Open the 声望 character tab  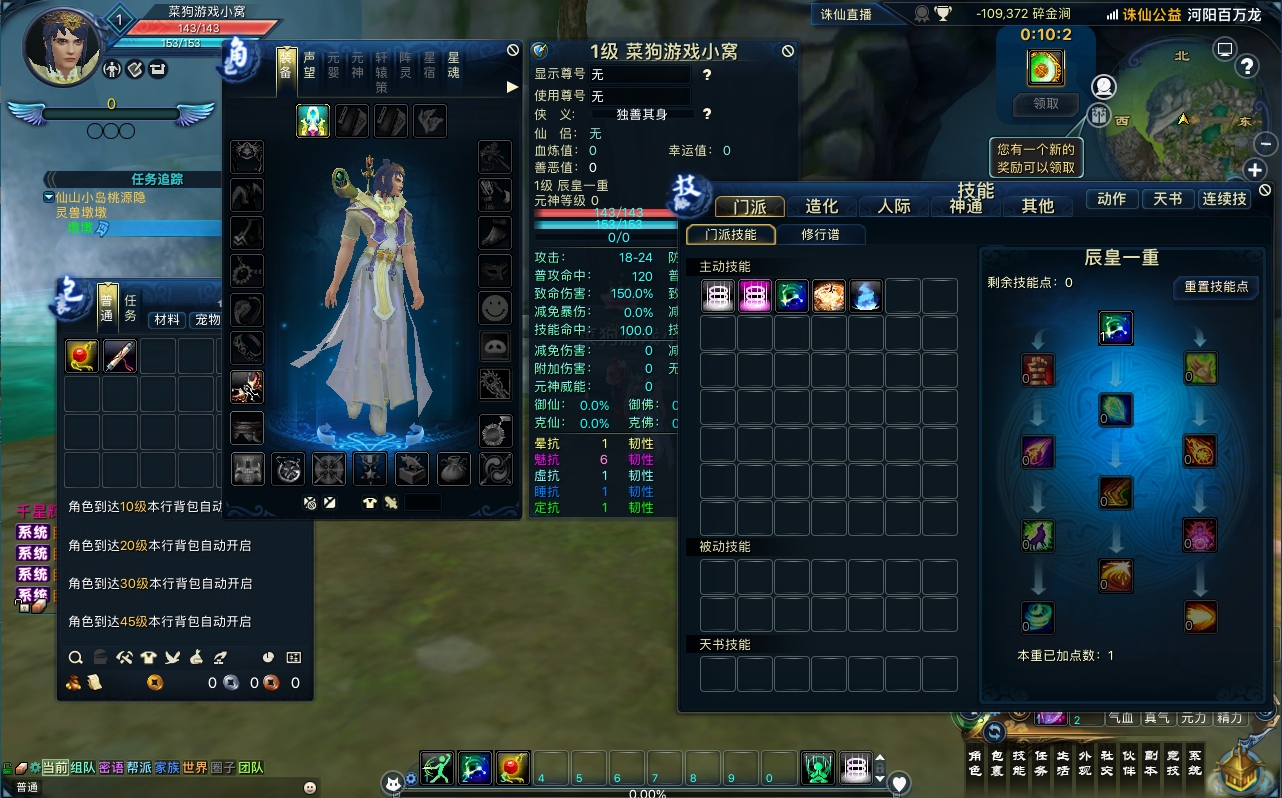310,65
